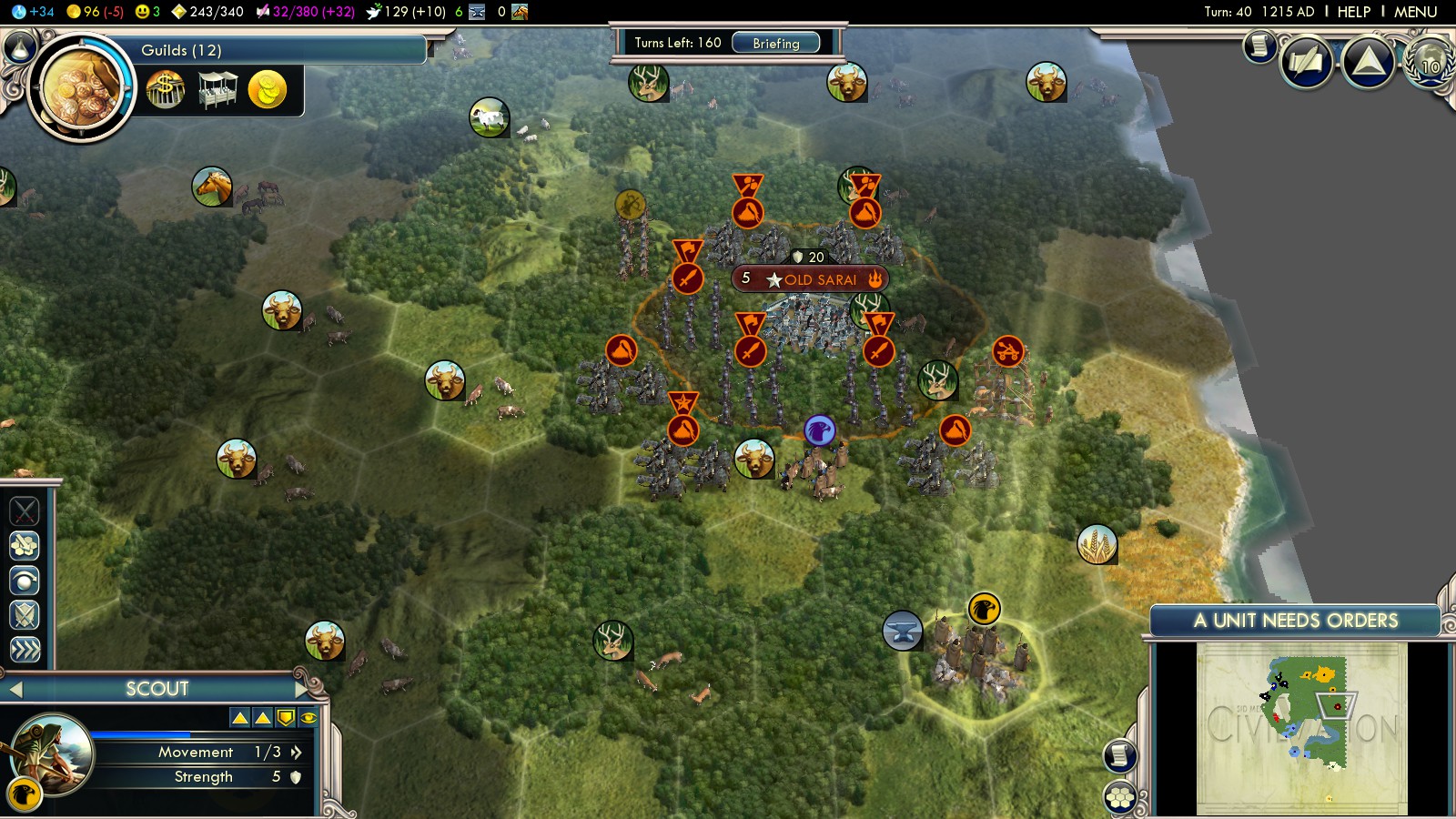Image resolution: width=1456 pixels, height=819 pixels.
Task: Open the notification log scroll icon
Action: coord(1259,45)
